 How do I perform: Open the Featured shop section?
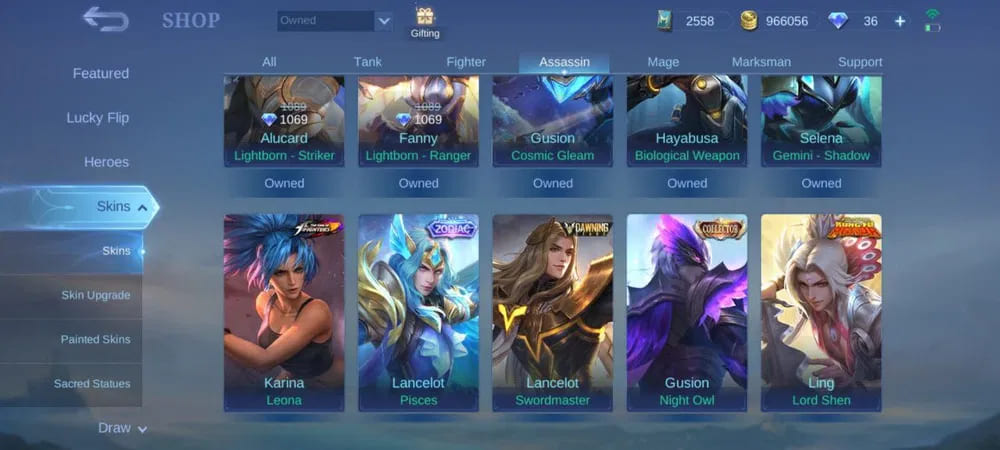(100, 74)
